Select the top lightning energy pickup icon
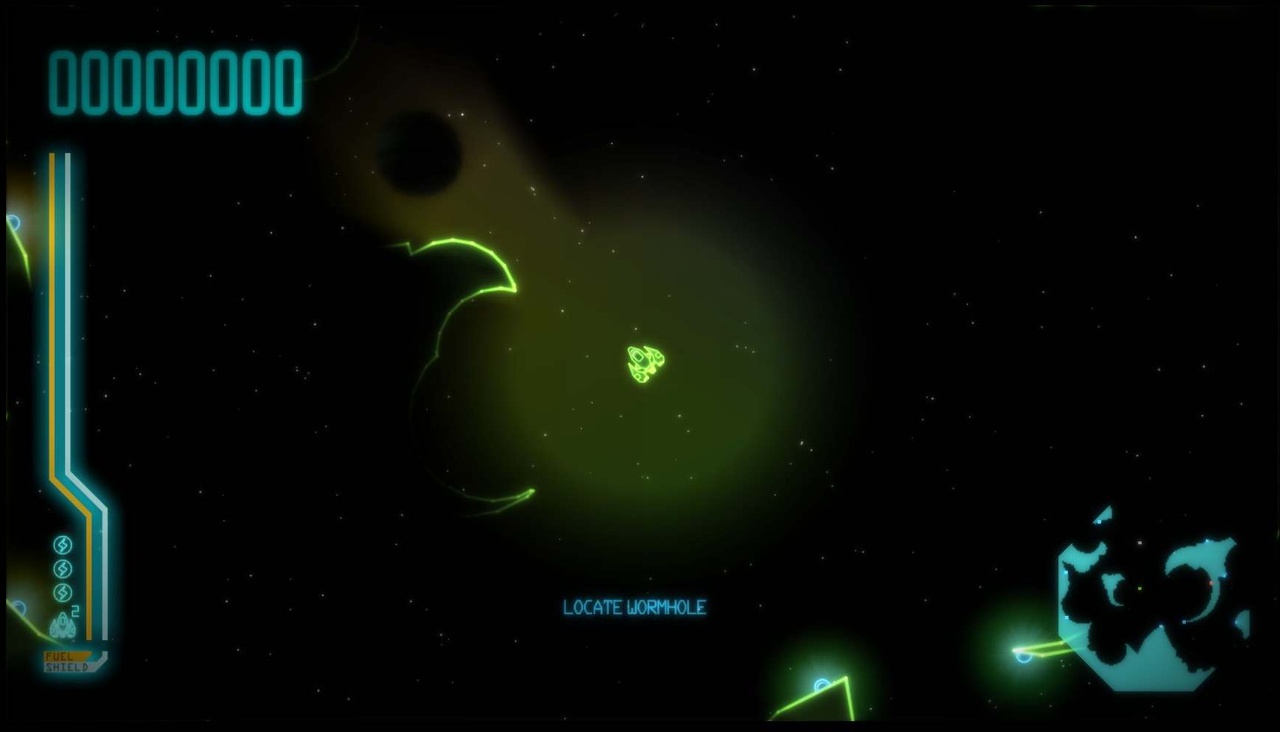The width and height of the screenshot is (1280, 732). [x=61, y=546]
